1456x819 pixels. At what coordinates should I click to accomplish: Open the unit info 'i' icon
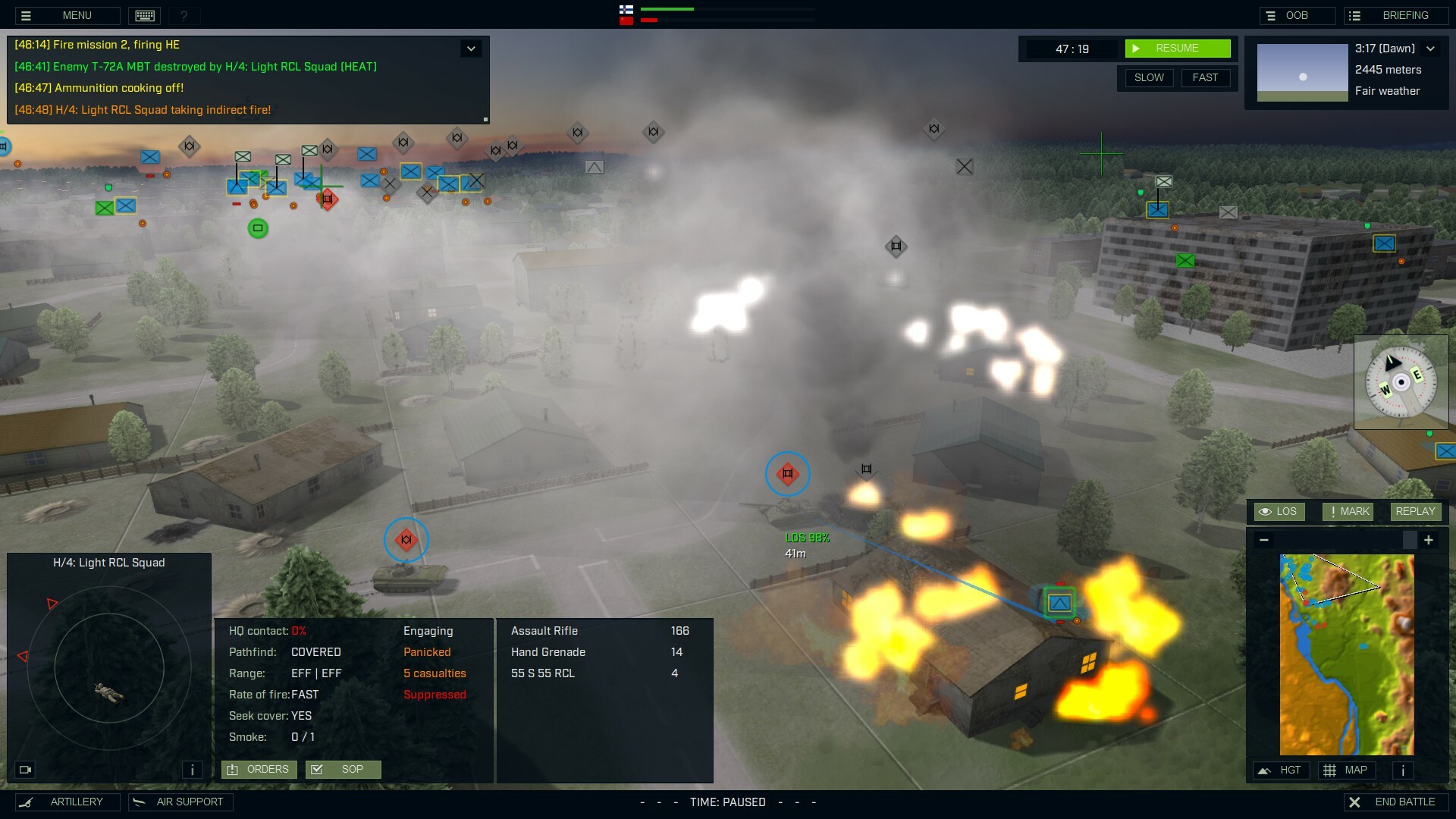pos(192,770)
